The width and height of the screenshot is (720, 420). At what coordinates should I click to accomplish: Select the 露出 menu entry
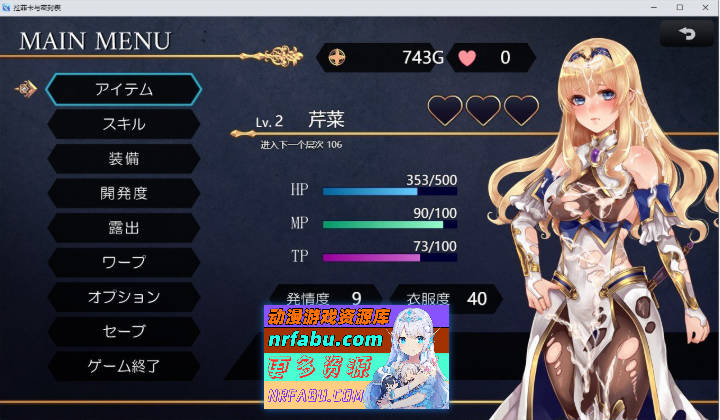click(x=124, y=228)
